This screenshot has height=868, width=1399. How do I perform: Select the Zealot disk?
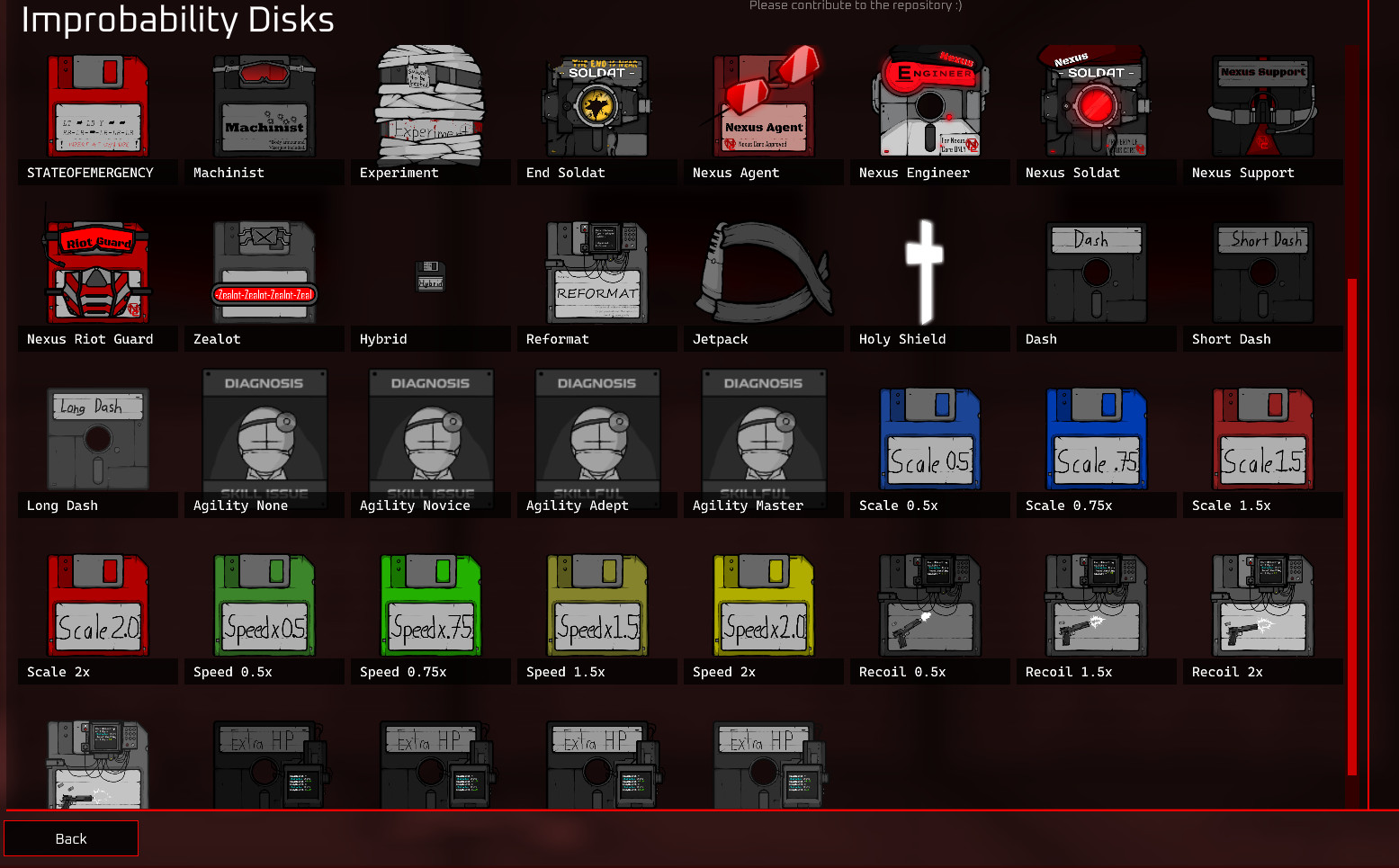264,270
